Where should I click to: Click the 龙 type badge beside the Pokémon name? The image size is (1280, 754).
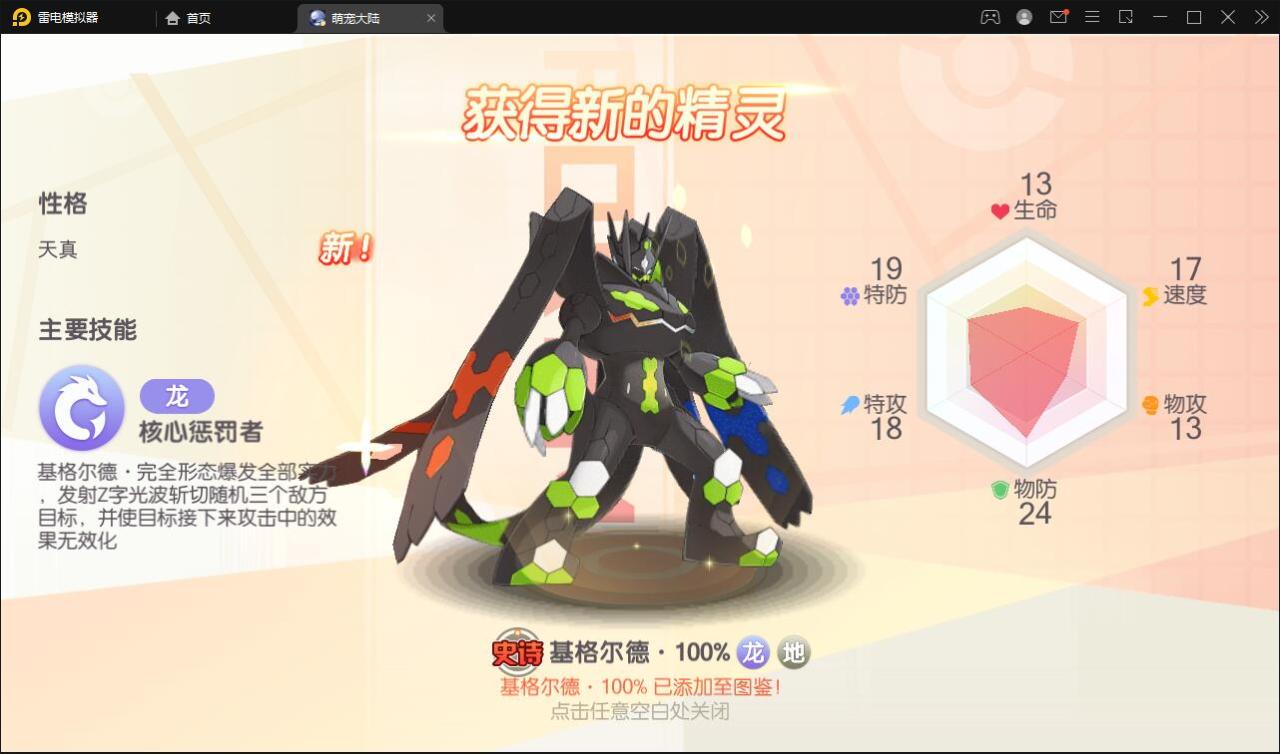(752, 652)
